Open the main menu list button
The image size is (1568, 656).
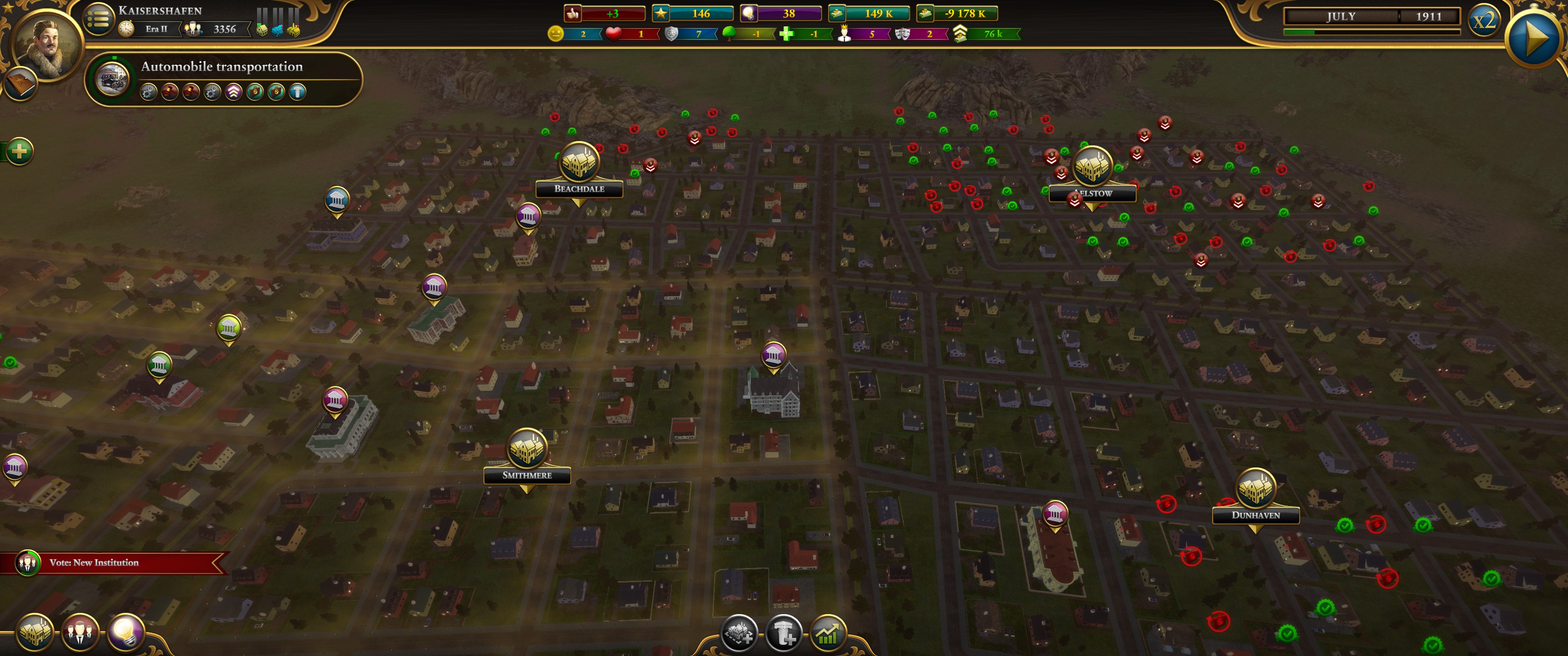point(98,20)
